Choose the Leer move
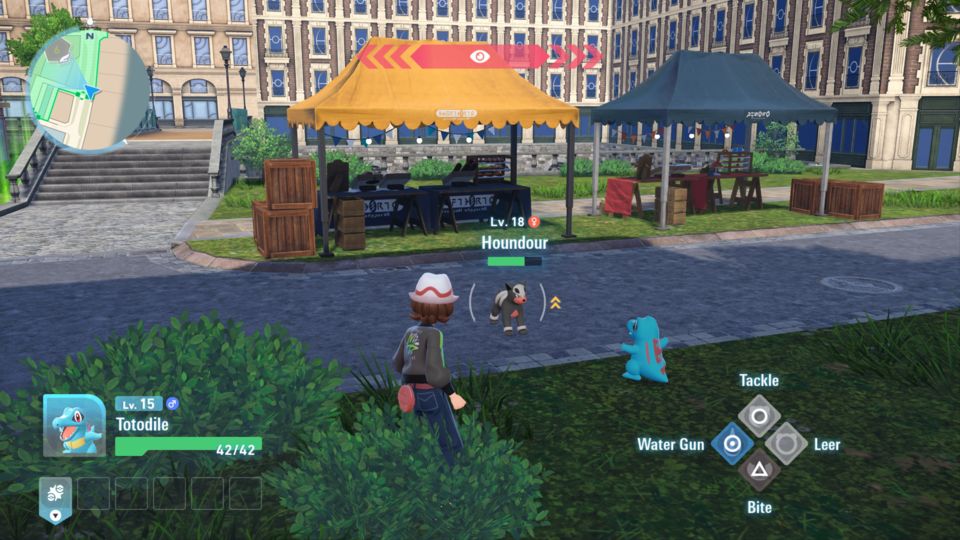 coord(786,443)
